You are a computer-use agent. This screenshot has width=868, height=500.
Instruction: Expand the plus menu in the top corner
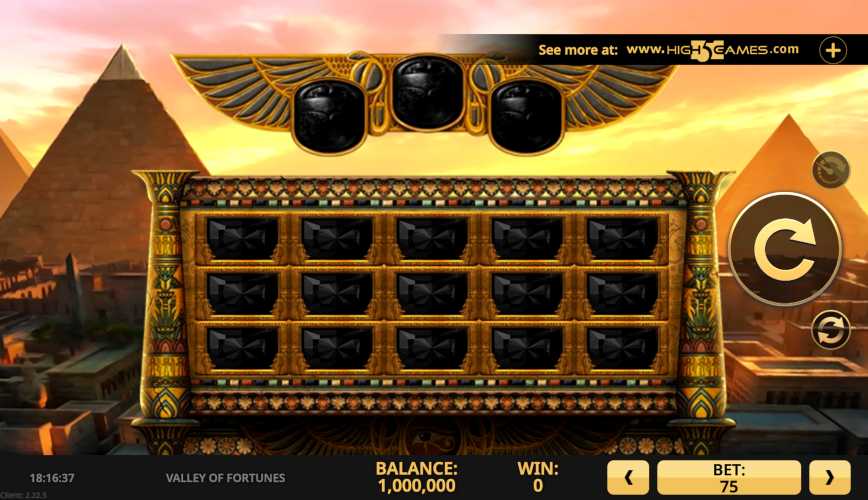pyautogui.click(x=833, y=50)
